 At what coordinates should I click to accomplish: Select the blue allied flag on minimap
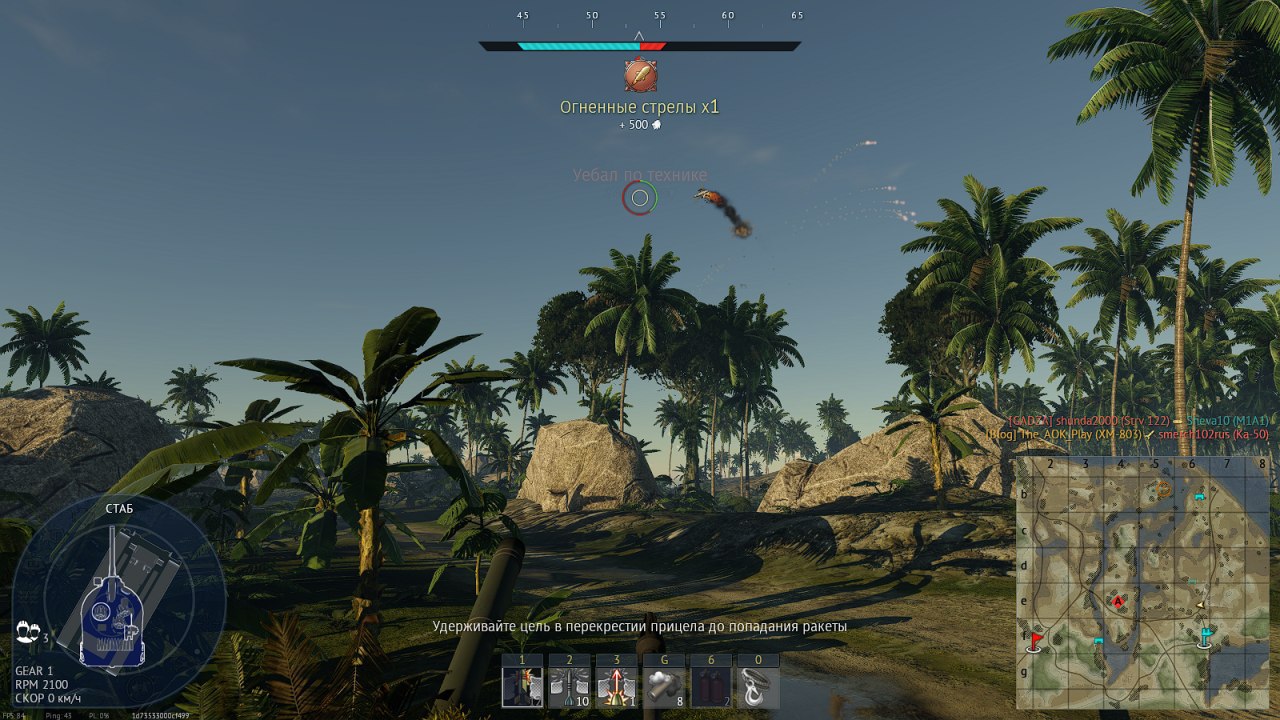[x=1206, y=636]
